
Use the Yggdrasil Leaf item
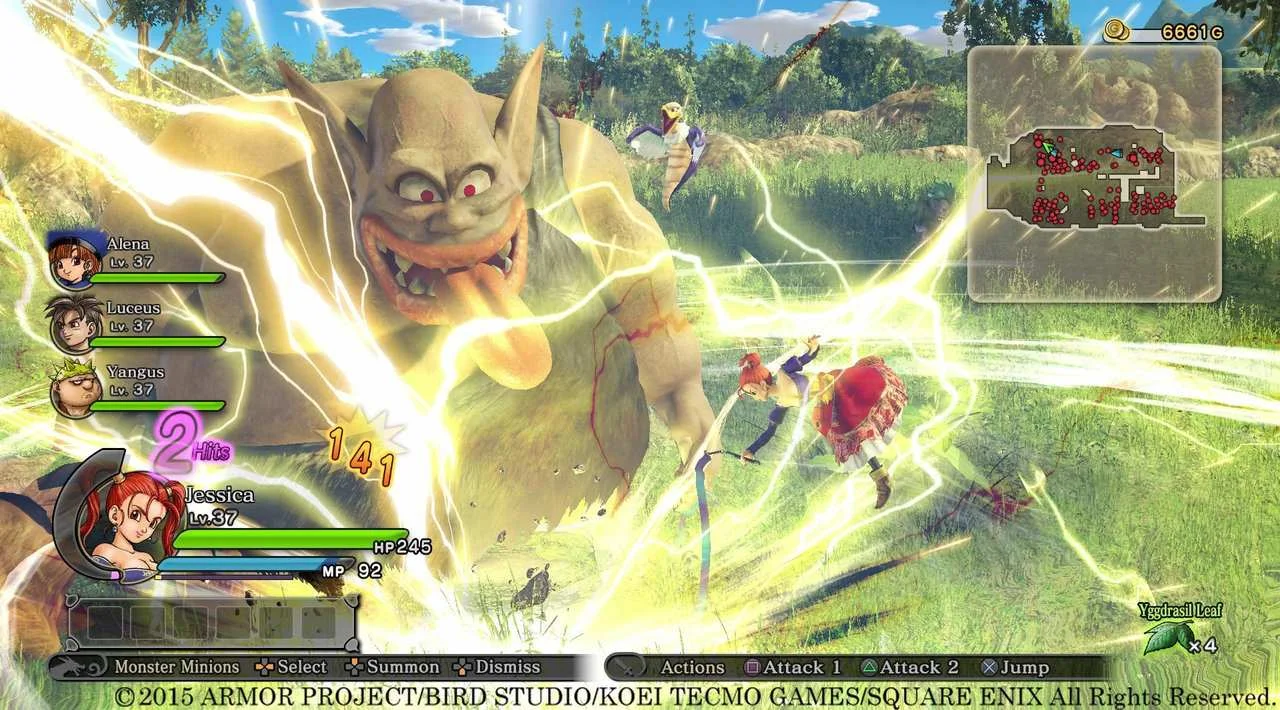point(1168,636)
